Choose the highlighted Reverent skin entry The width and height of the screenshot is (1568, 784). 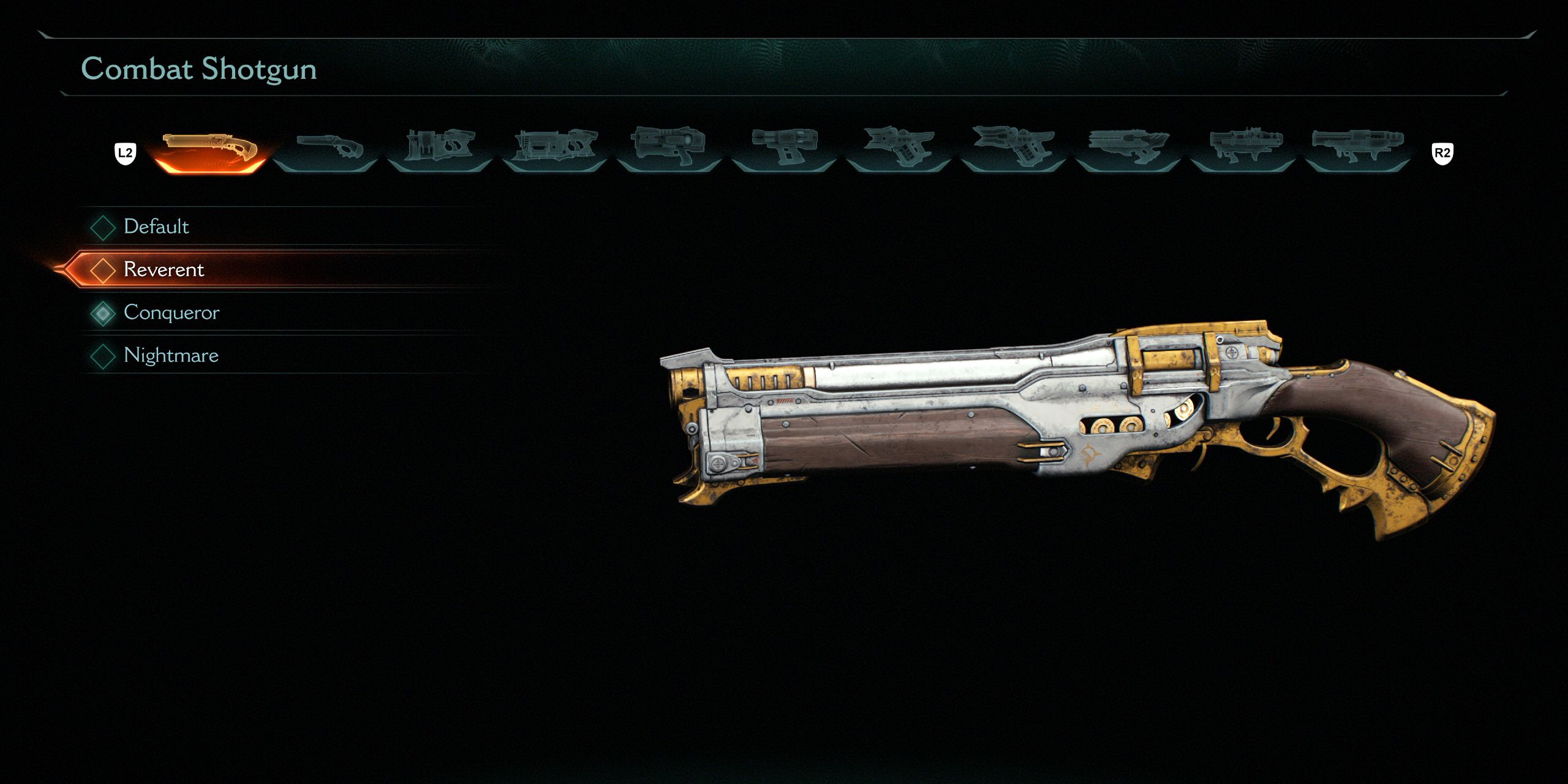point(164,269)
